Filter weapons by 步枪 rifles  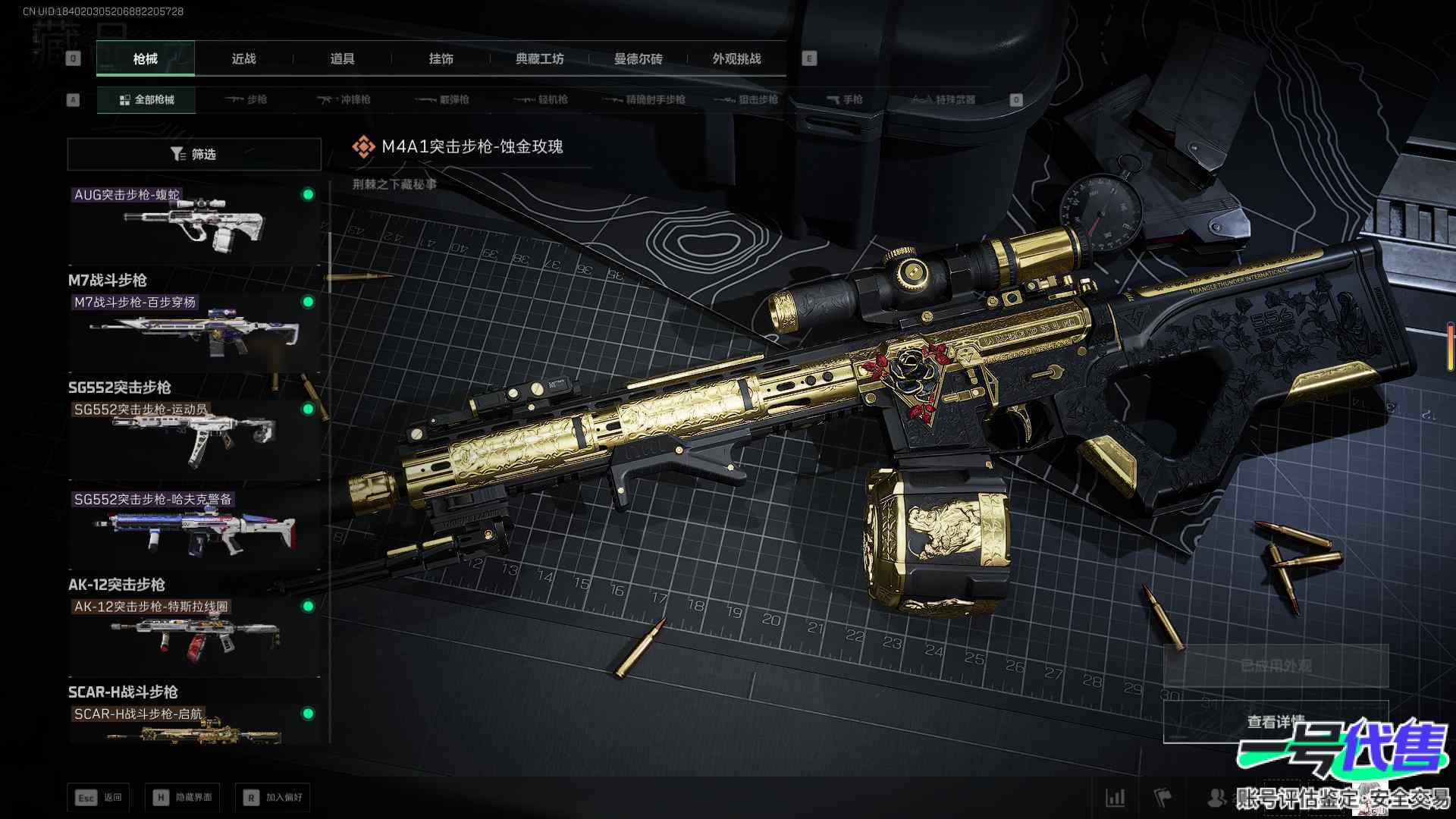tap(246, 99)
